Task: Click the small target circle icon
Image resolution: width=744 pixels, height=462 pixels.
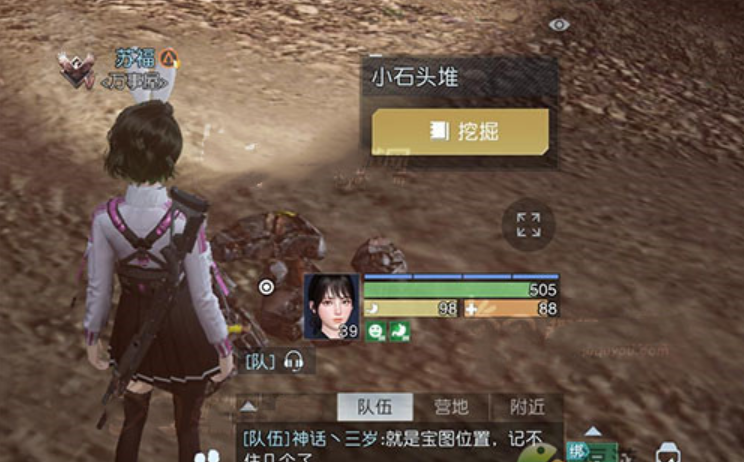Action: coord(266,288)
